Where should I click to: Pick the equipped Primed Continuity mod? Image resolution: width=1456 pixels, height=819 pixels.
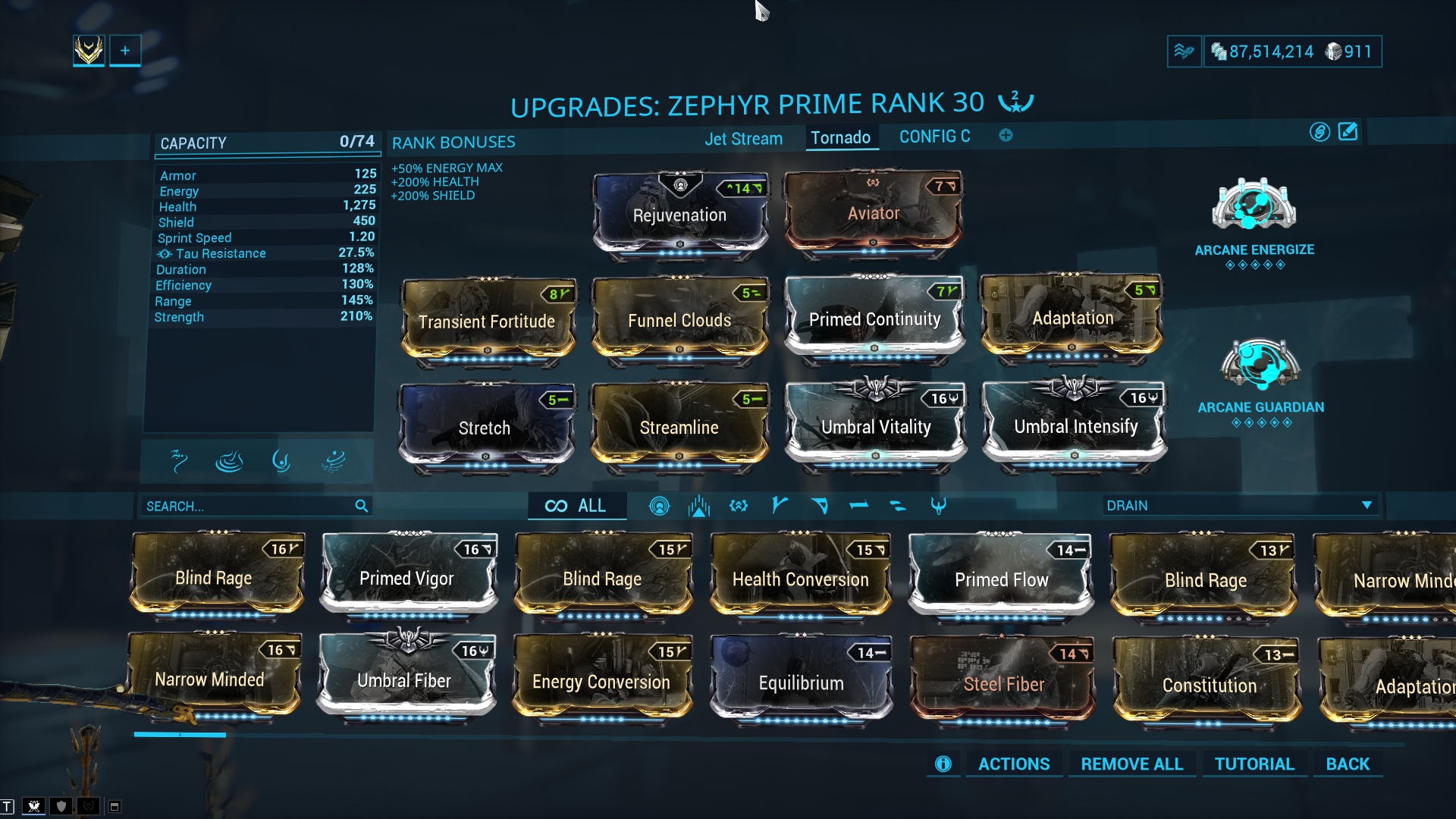(874, 319)
